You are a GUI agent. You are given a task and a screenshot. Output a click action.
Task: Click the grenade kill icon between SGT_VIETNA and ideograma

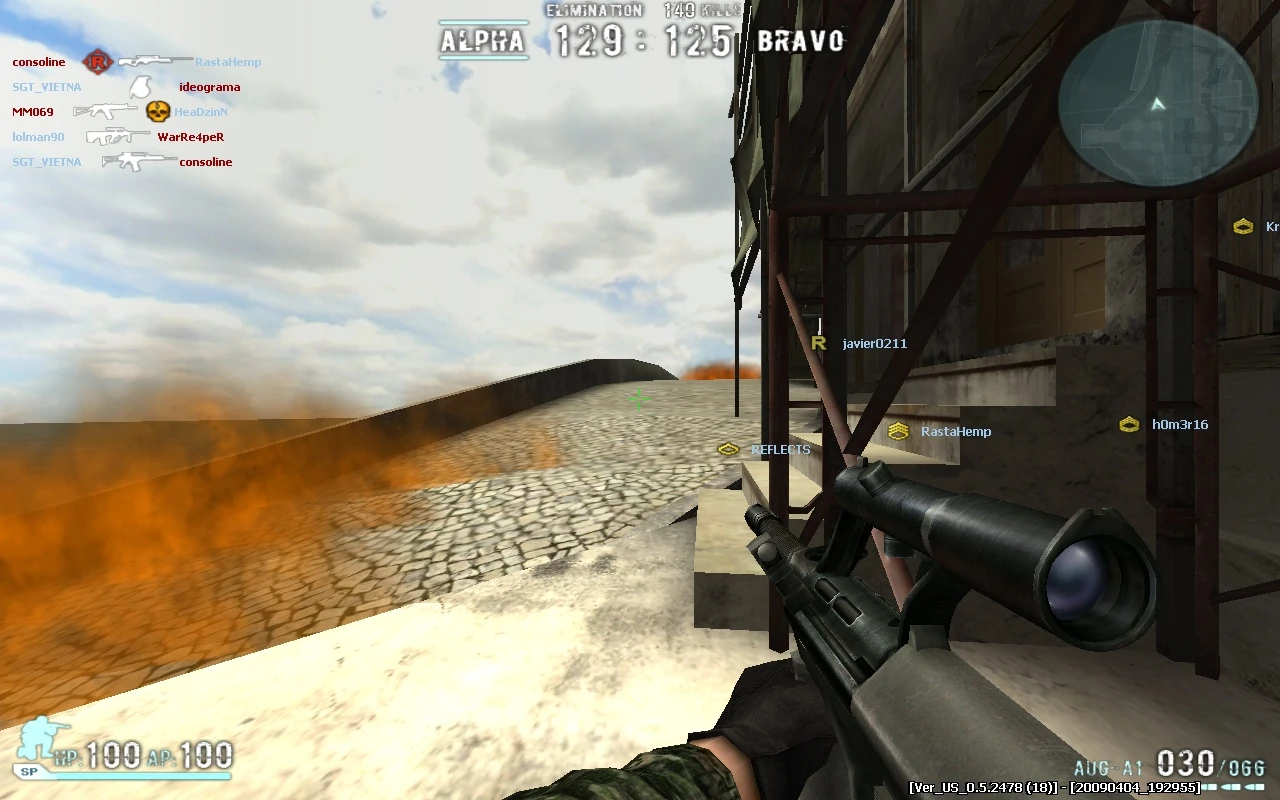click(x=138, y=86)
